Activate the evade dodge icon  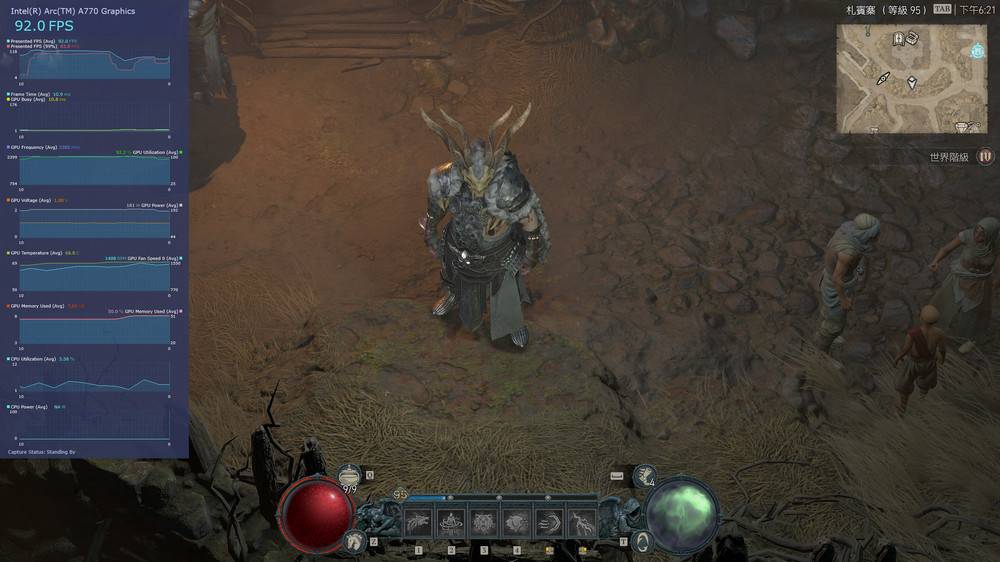point(642,541)
